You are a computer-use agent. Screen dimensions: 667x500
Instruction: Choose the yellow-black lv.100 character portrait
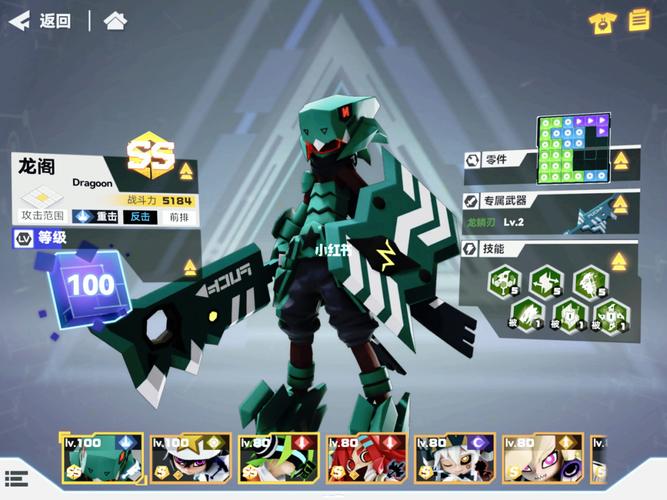[189, 459]
